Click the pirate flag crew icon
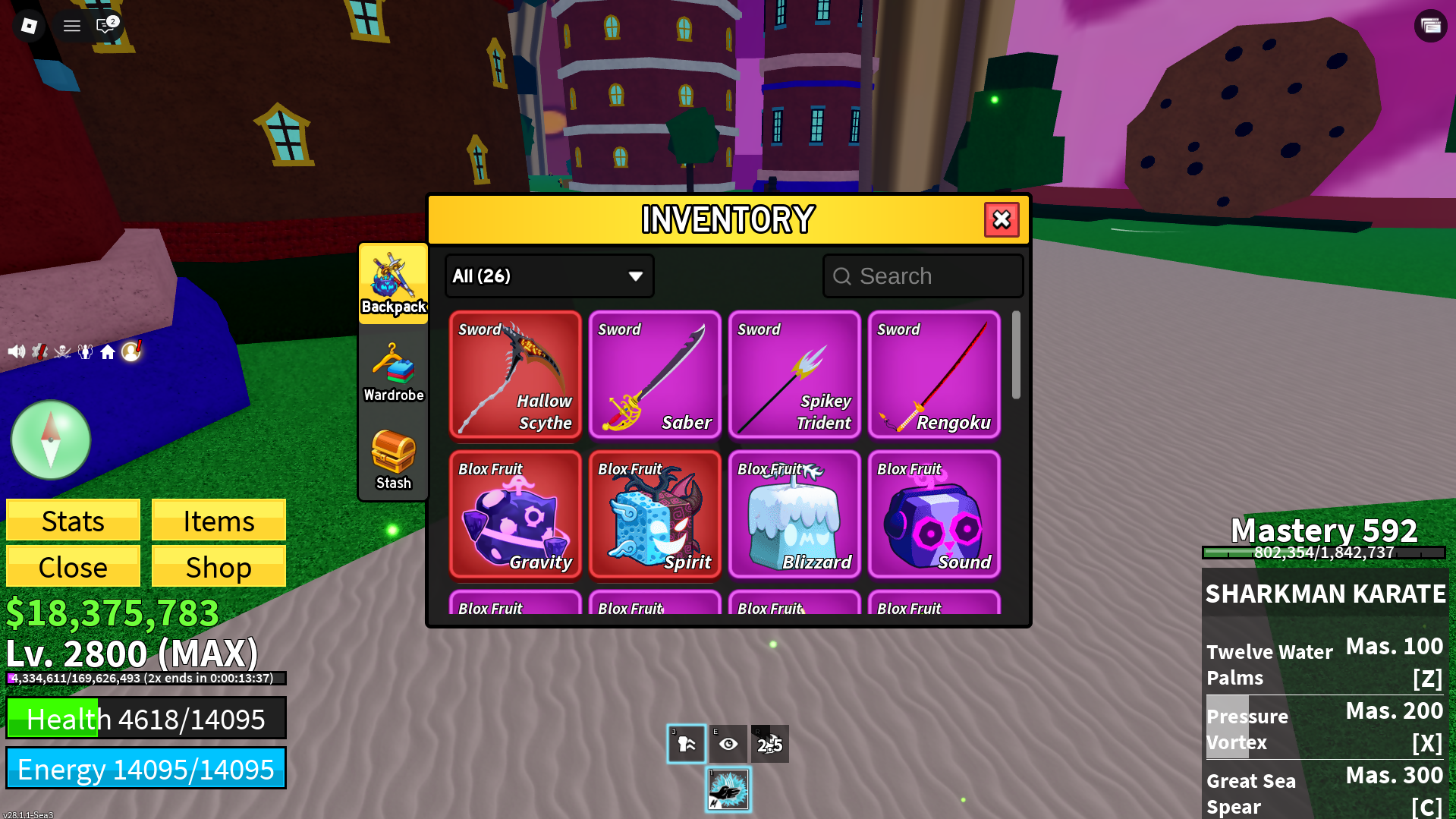1456x819 pixels. coord(63,351)
